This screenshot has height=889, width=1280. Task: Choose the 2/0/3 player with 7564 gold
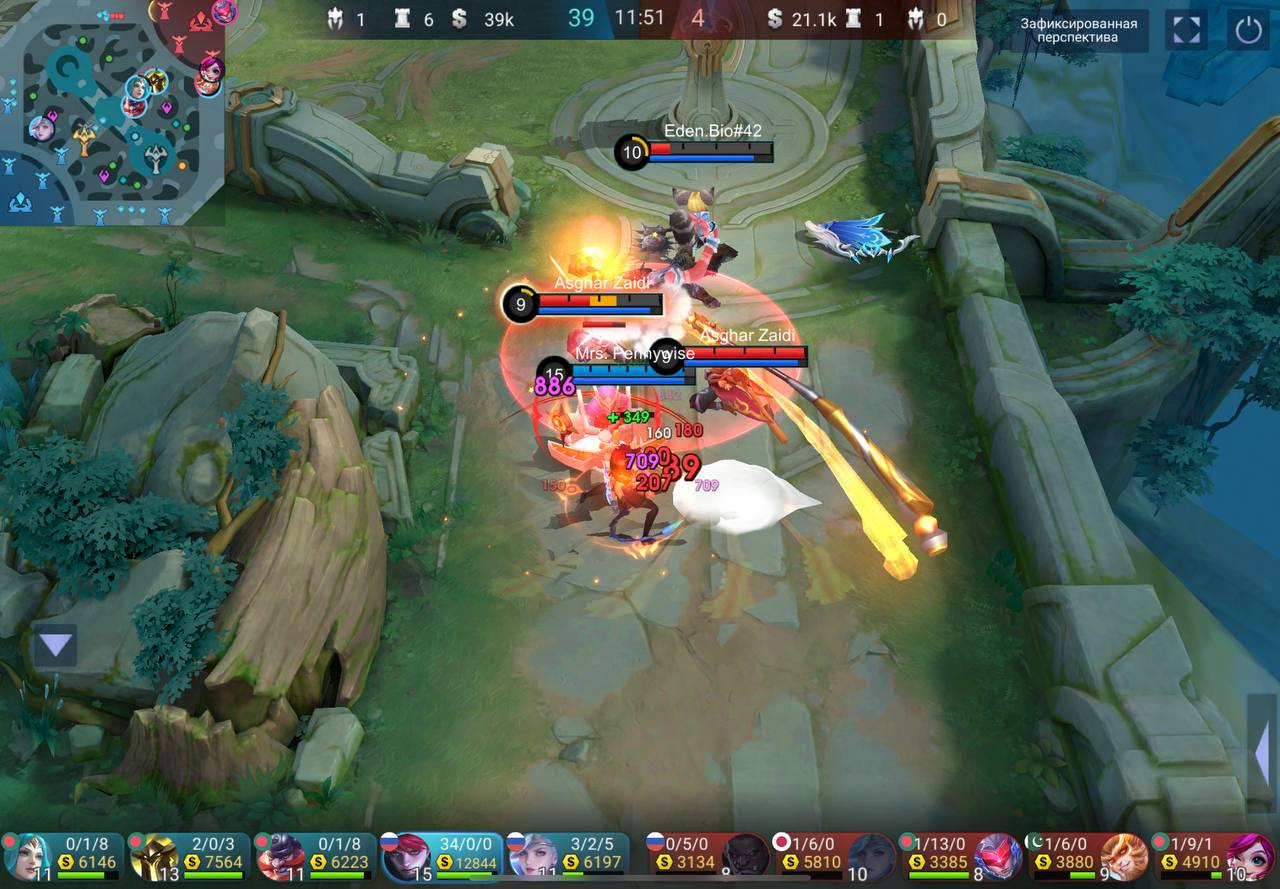click(x=189, y=856)
